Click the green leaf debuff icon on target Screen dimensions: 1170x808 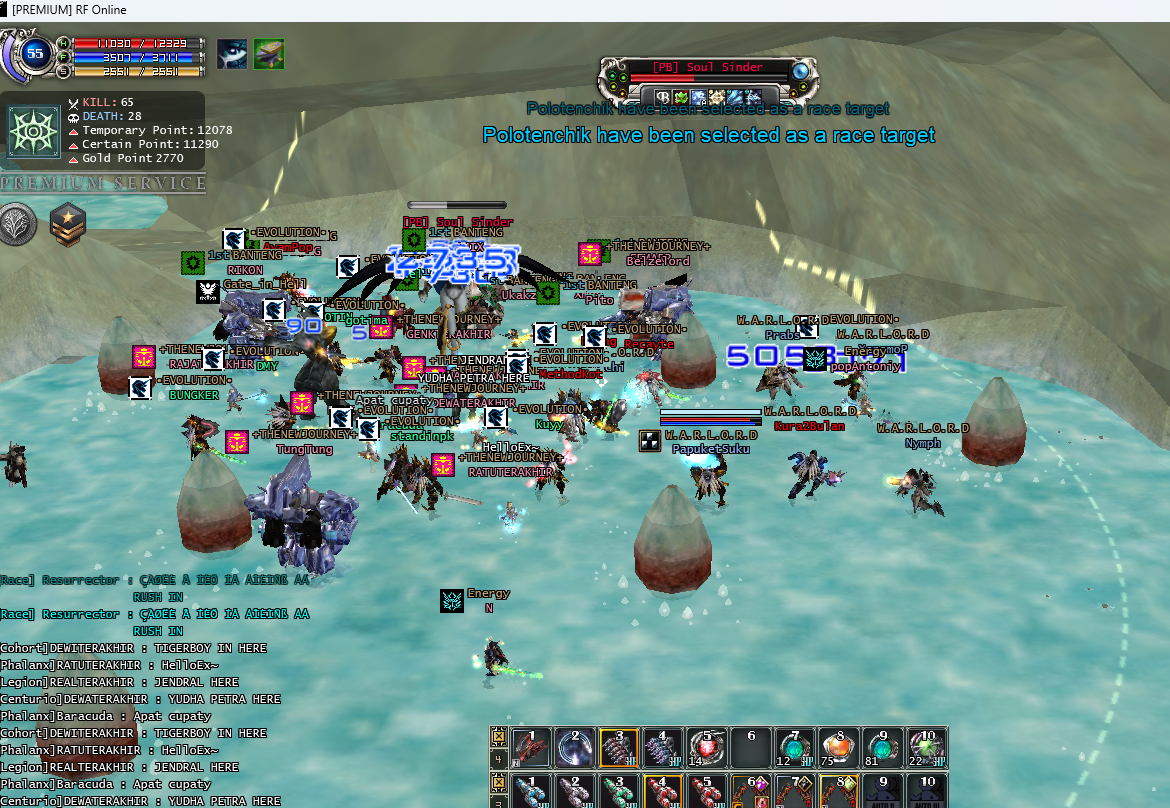point(680,97)
